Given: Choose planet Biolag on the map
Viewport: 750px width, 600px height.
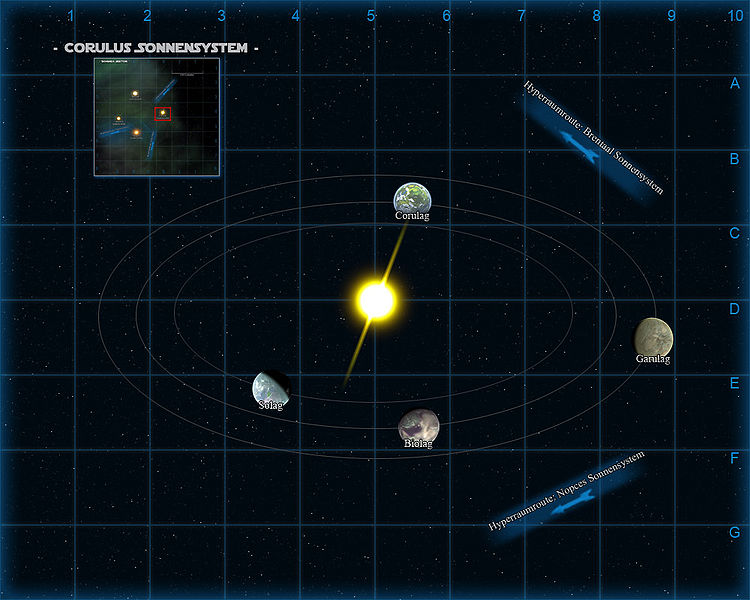Looking at the screenshot, I should [x=418, y=426].
